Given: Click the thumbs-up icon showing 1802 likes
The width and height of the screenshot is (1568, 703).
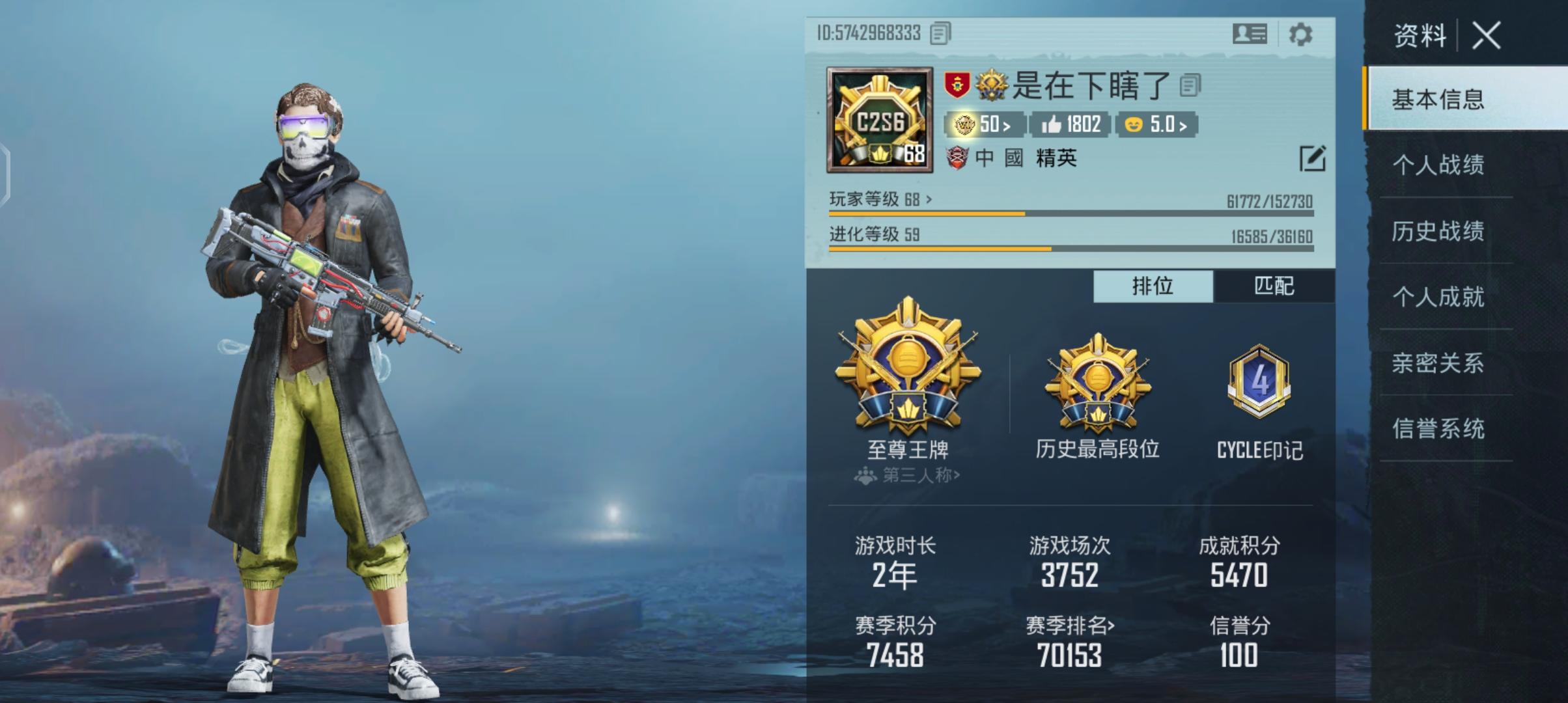Looking at the screenshot, I should tap(1068, 123).
